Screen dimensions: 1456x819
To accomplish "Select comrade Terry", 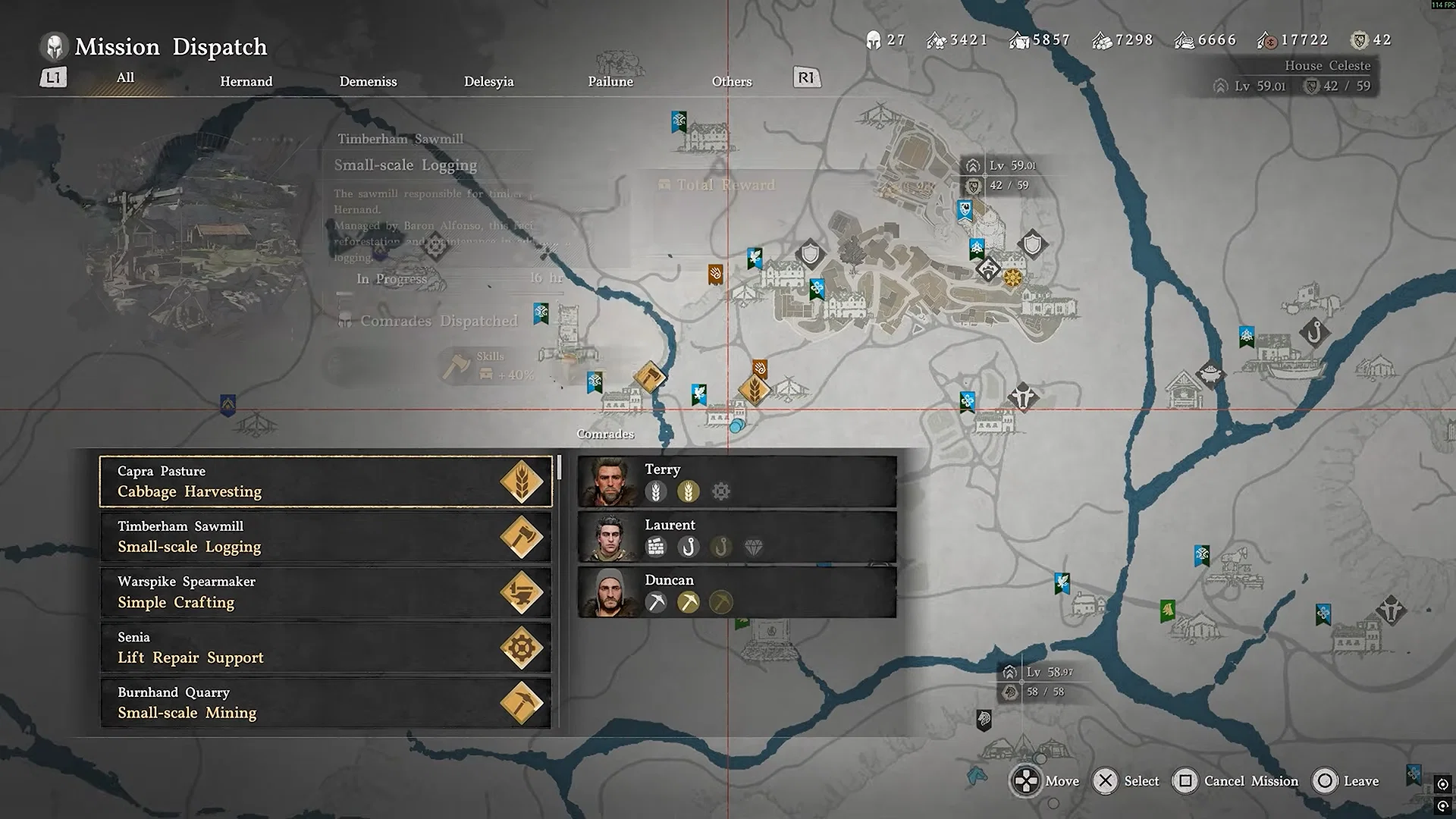I will [x=736, y=482].
